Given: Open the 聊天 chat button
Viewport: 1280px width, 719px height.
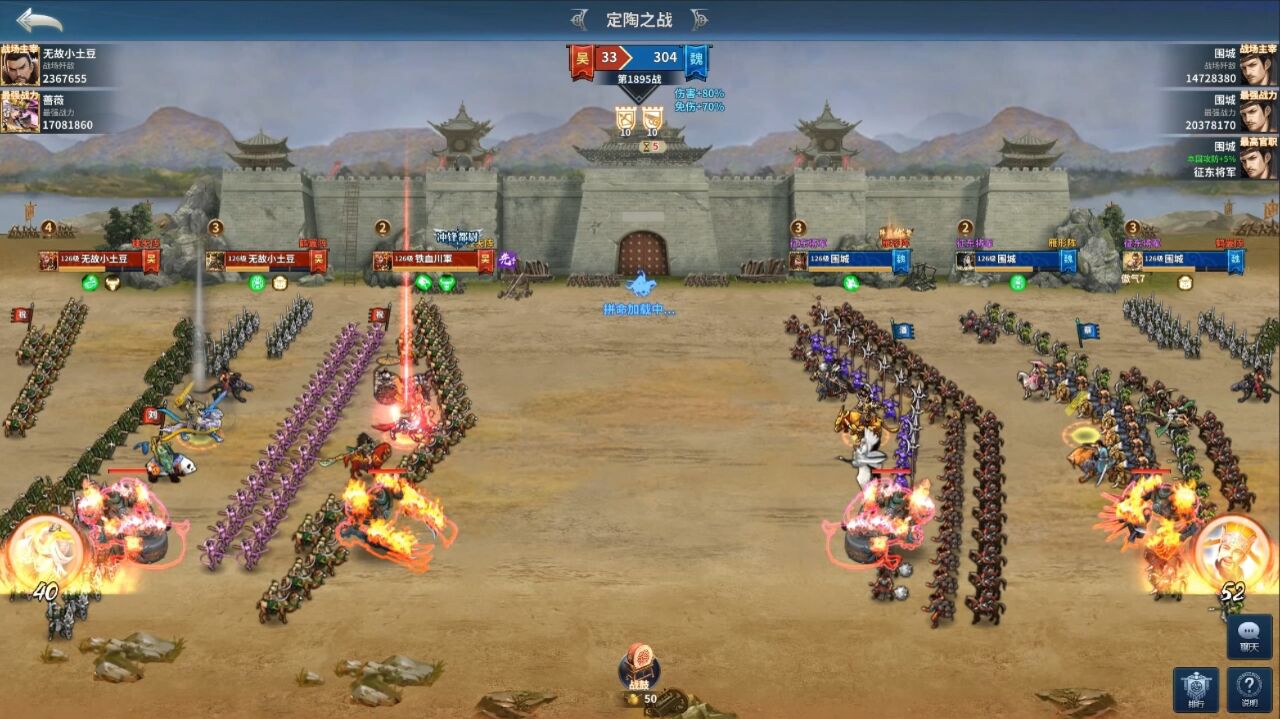Looking at the screenshot, I should click(1250, 636).
